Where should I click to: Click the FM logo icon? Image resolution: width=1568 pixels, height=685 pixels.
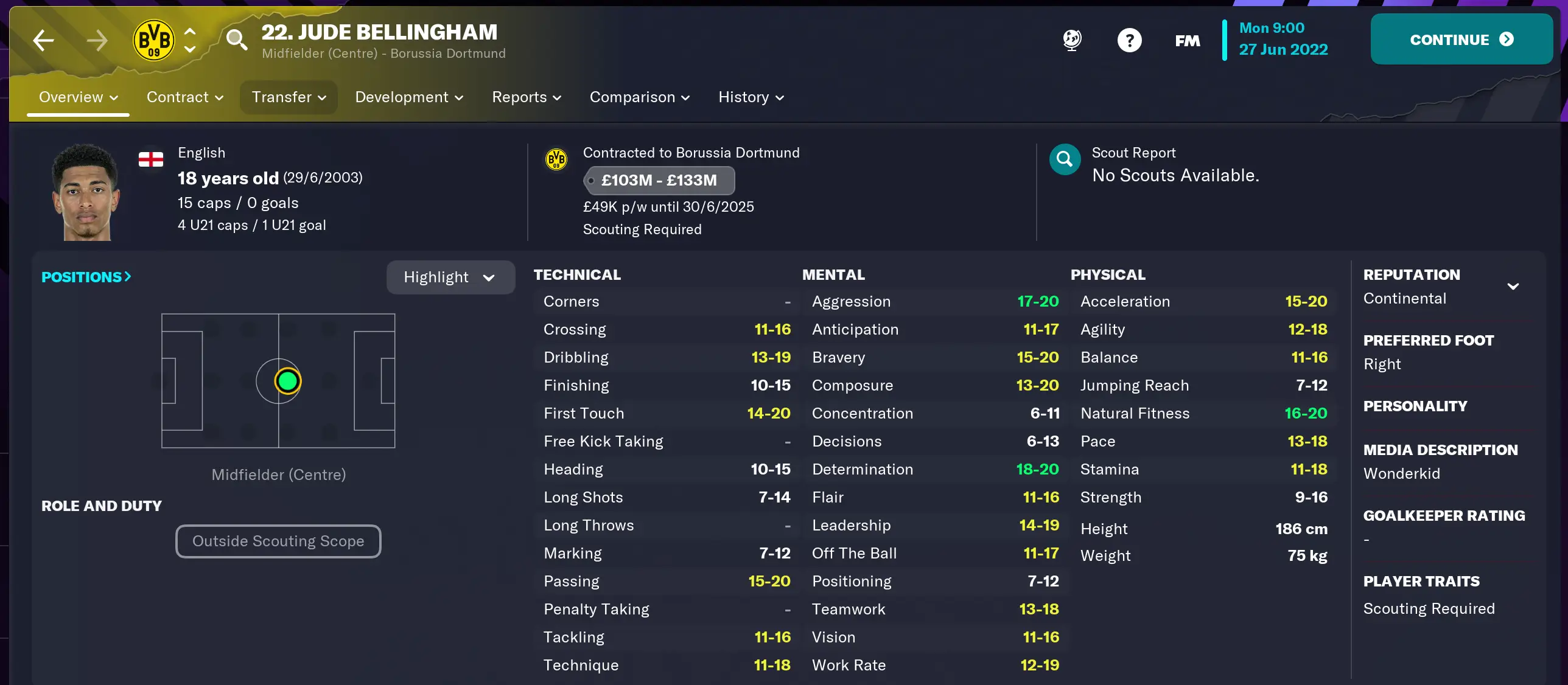(1186, 40)
